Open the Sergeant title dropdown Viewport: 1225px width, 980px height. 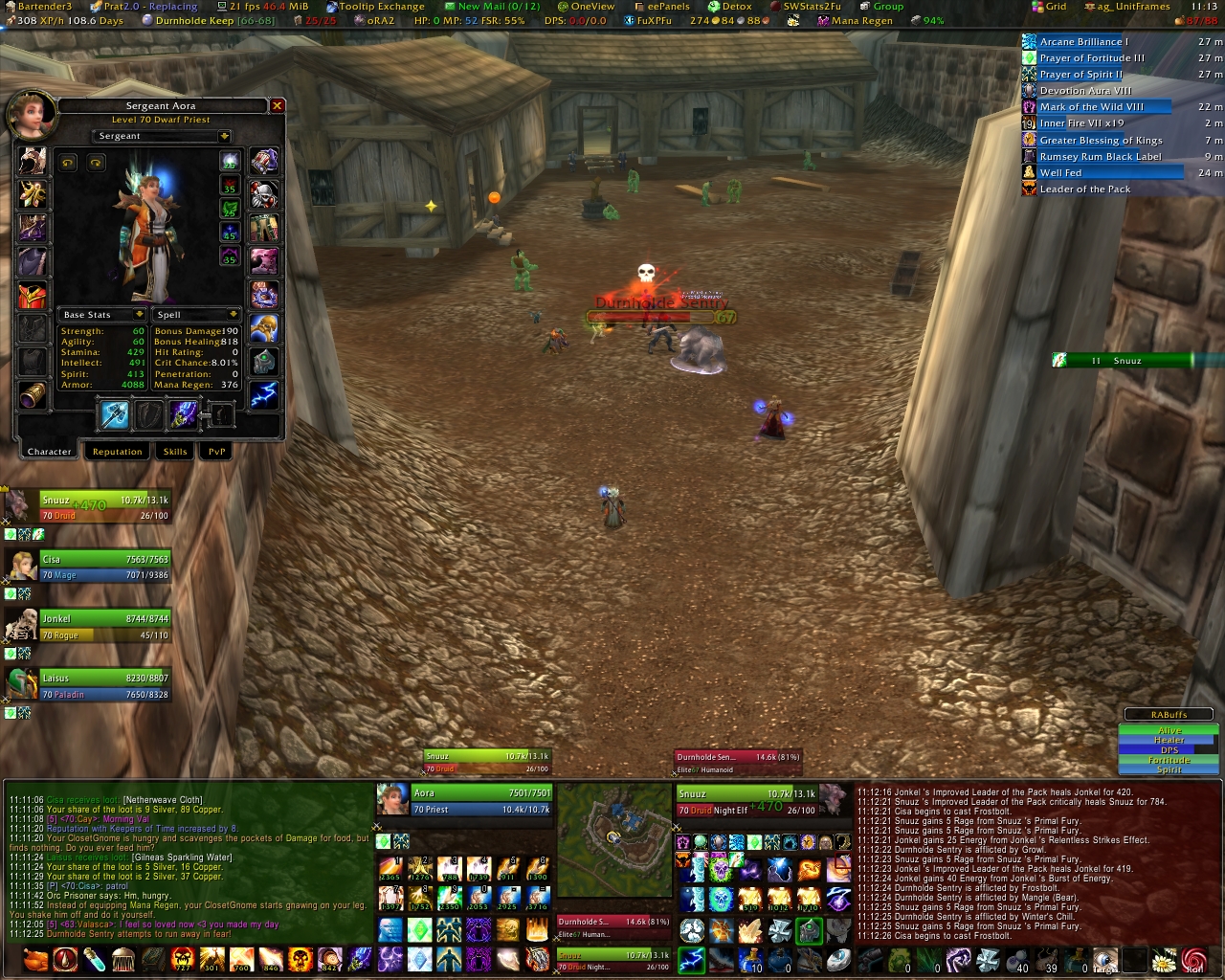click(x=224, y=136)
